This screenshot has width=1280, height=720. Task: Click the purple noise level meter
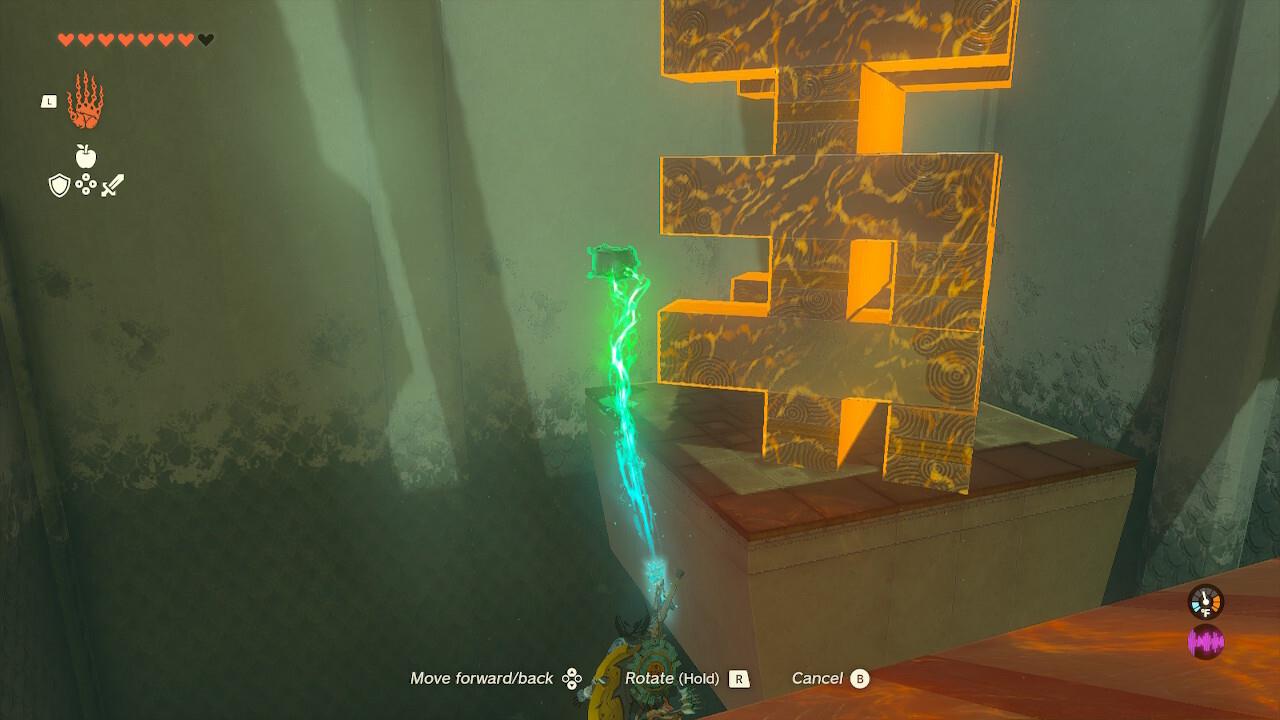(x=1206, y=640)
